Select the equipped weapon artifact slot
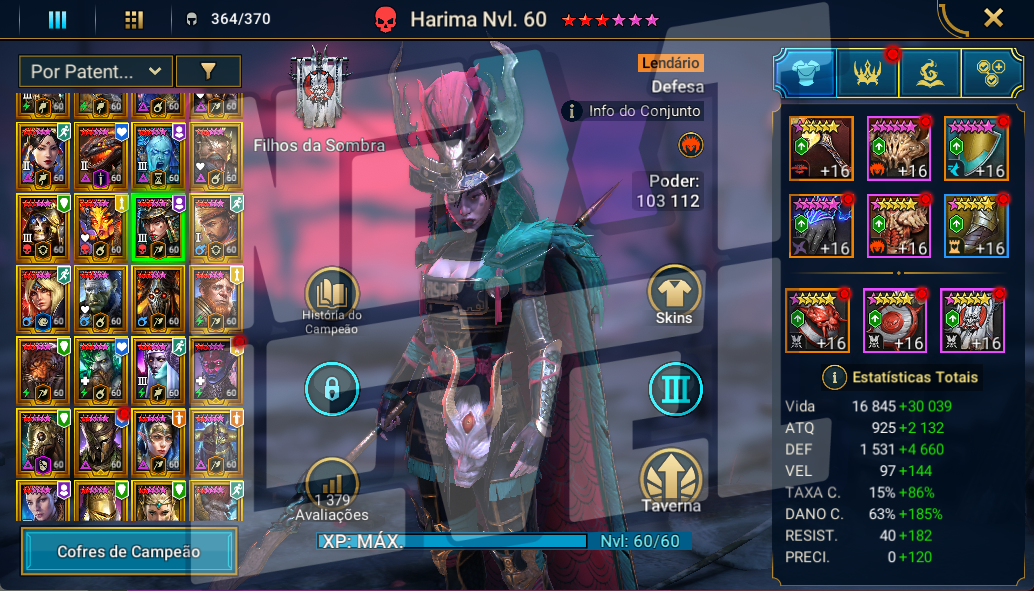This screenshot has width=1034, height=591. pos(821,148)
